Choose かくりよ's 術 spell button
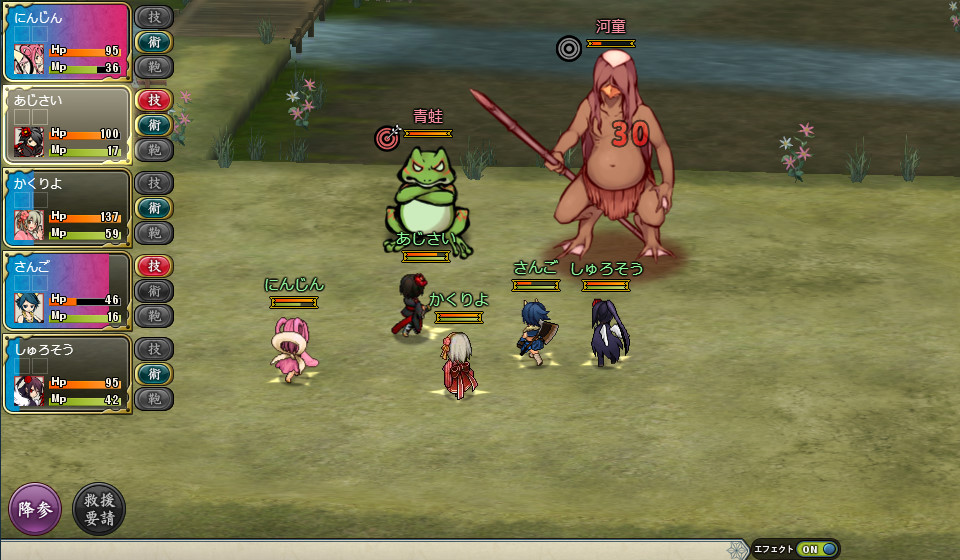This screenshot has width=960, height=560. click(x=154, y=208)
